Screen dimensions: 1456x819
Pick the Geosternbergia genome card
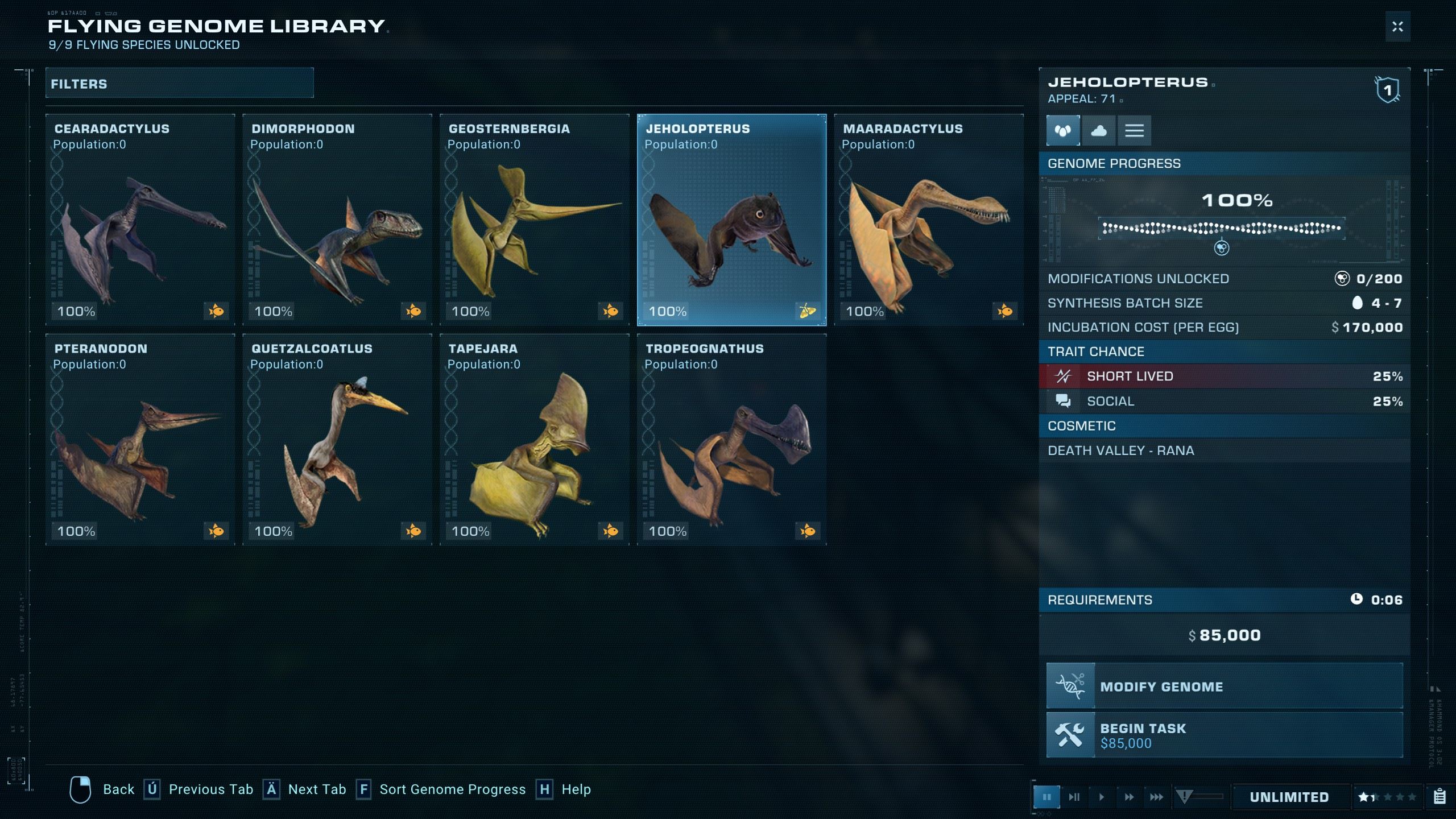pos(535,220)
